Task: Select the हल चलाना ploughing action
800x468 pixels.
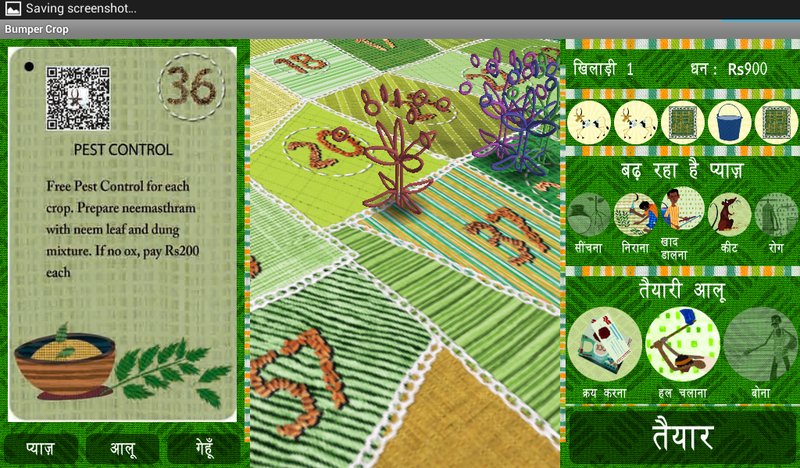Action: pos(682,344)
